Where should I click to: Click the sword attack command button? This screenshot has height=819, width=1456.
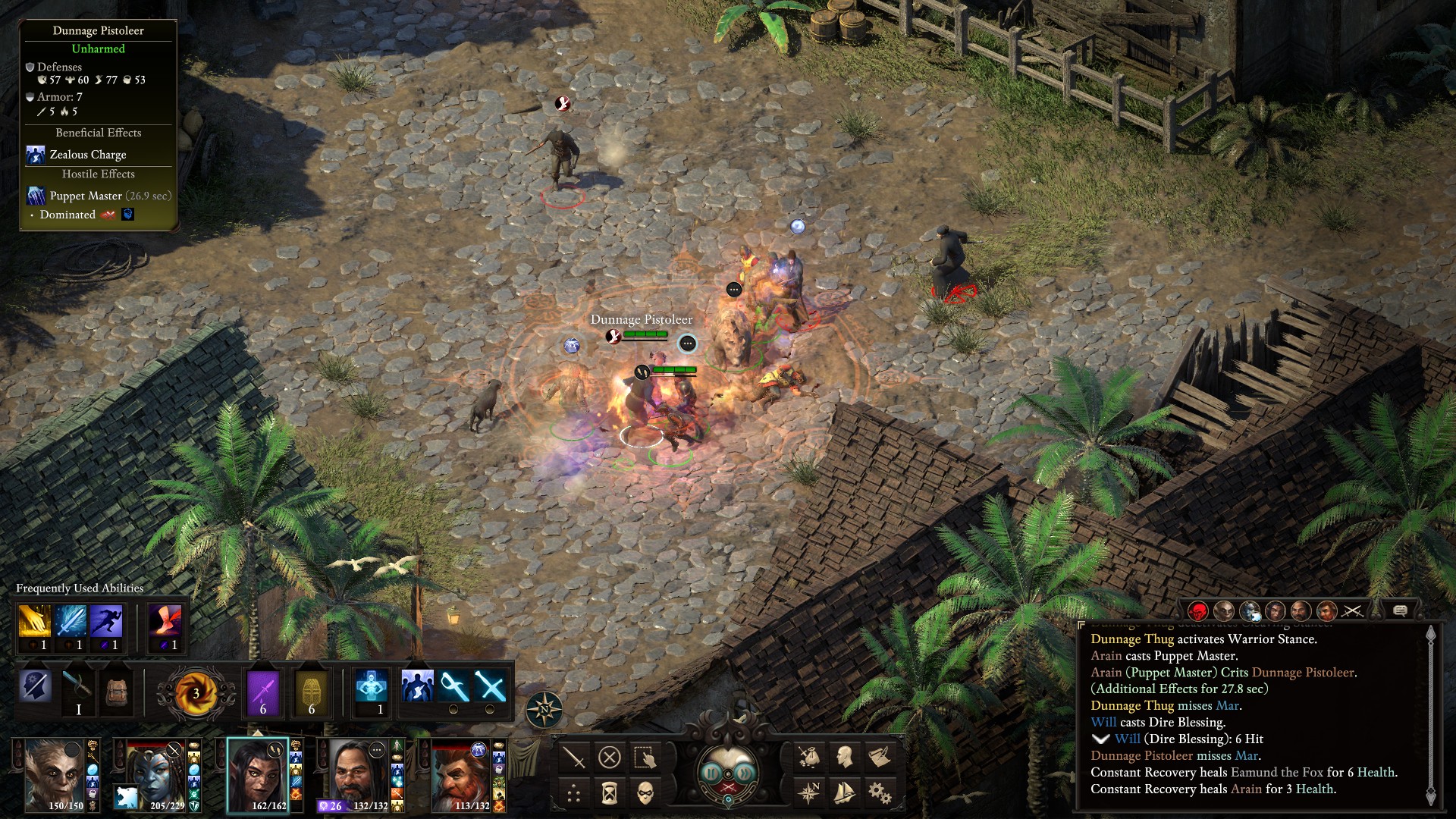click(574, 757)
